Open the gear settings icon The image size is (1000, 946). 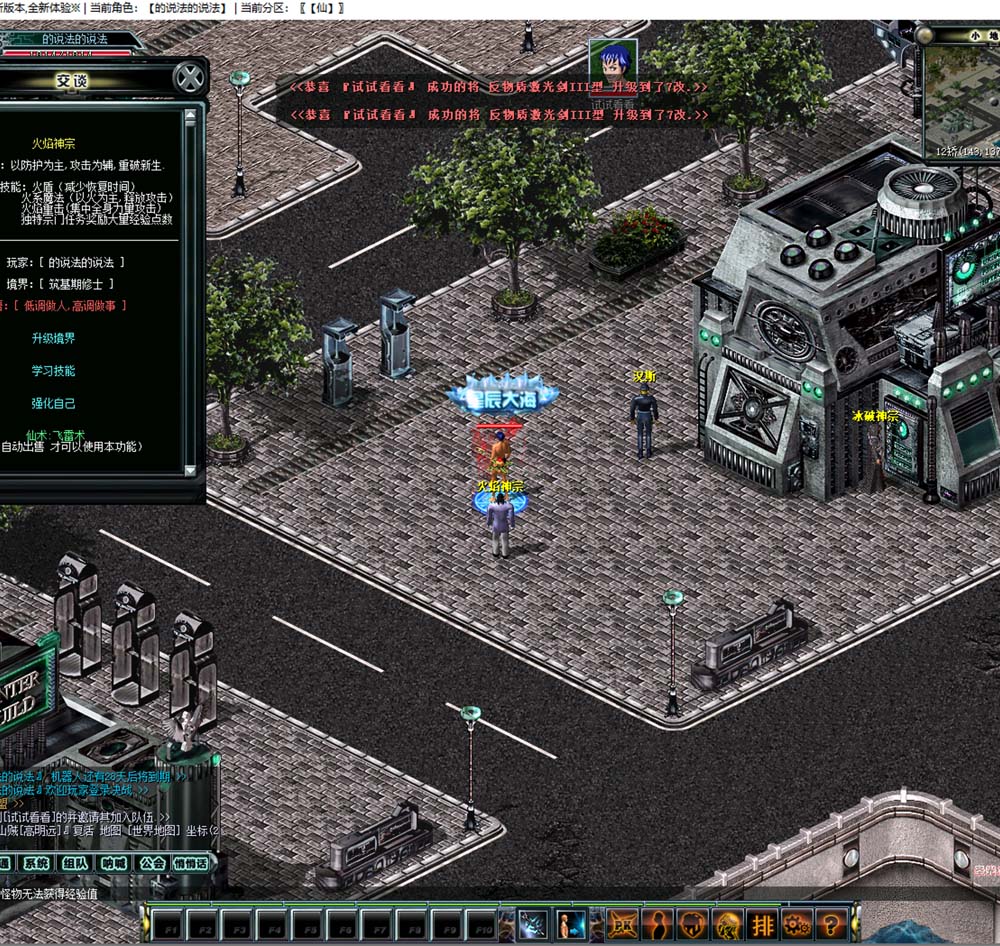[797, 924]
